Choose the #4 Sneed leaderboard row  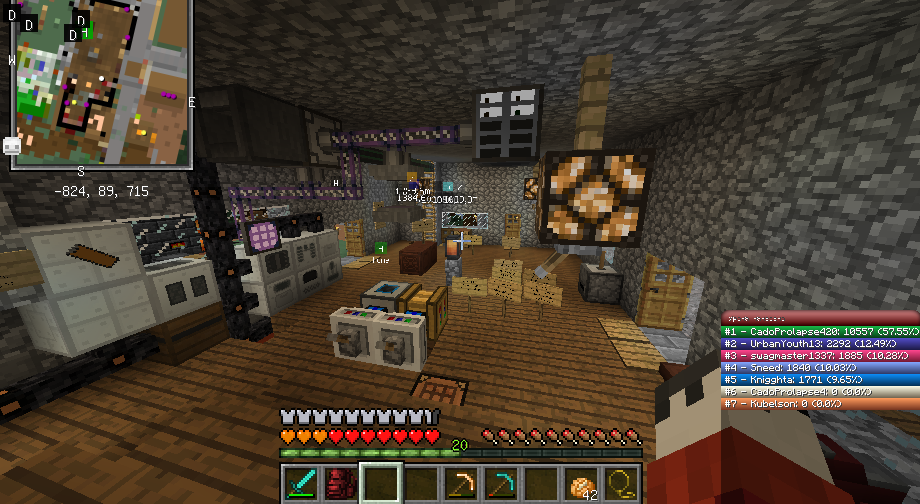(x=820, y=367)
